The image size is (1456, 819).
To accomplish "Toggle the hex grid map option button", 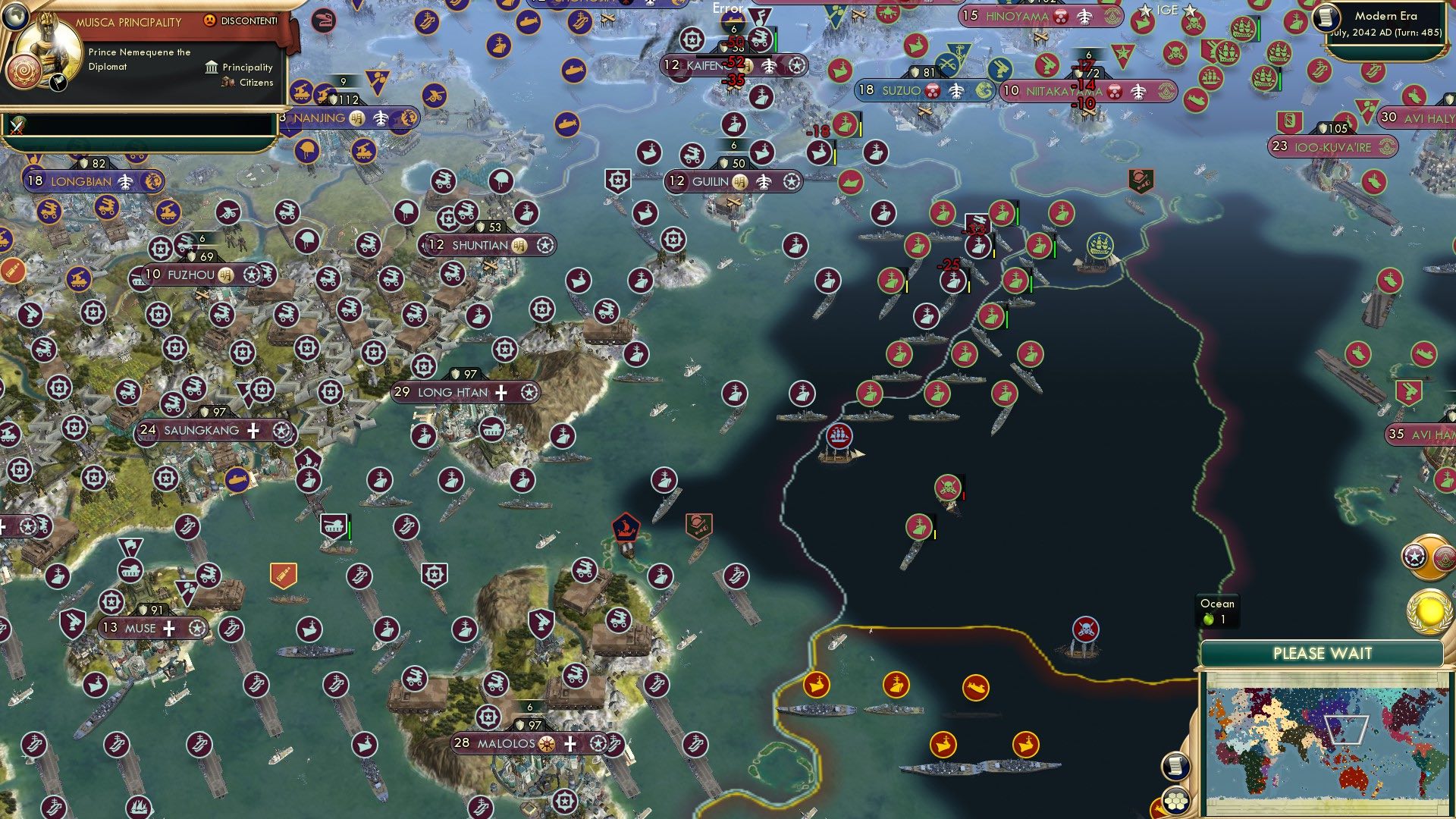I will [1176, 800].
